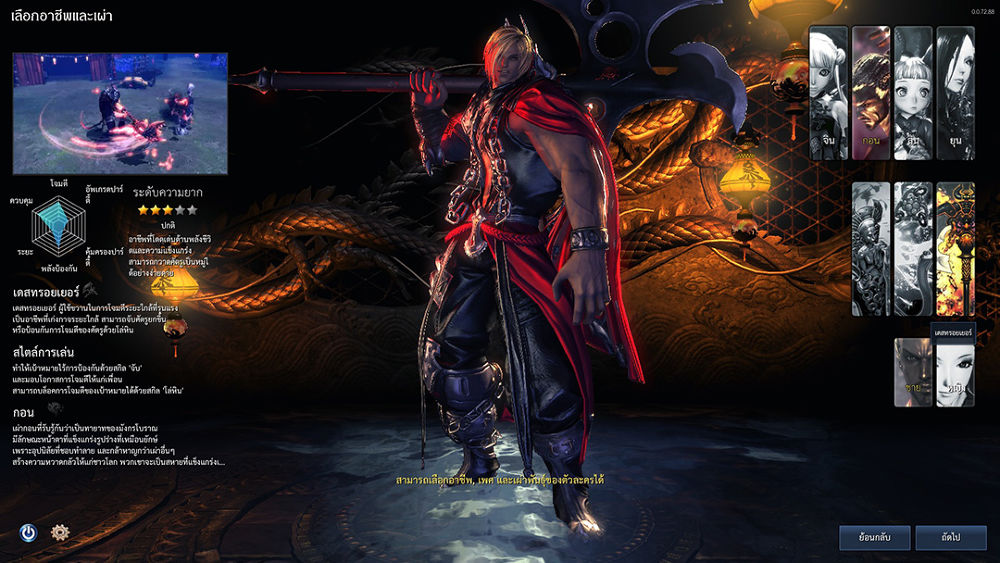Choose the class card with the armored warrior

(871, 249)
